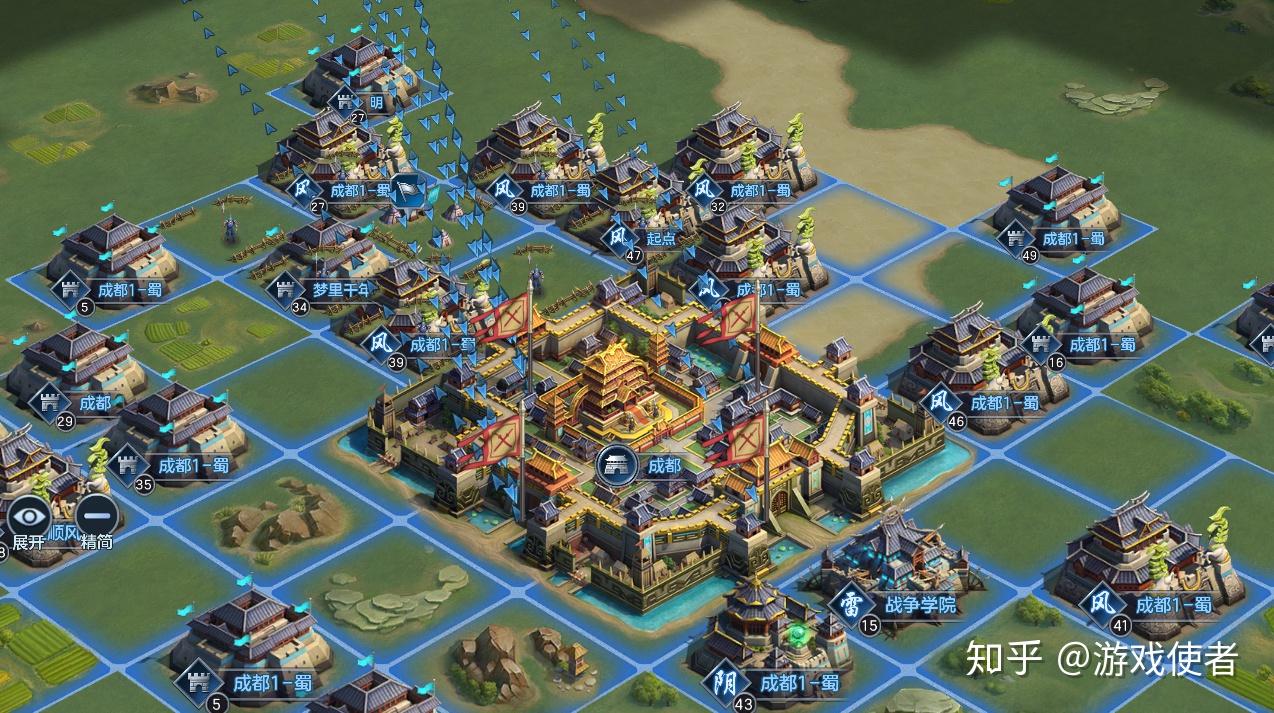Tap the 精简 minus button
1274x713 pixels.
click(96, 518)
